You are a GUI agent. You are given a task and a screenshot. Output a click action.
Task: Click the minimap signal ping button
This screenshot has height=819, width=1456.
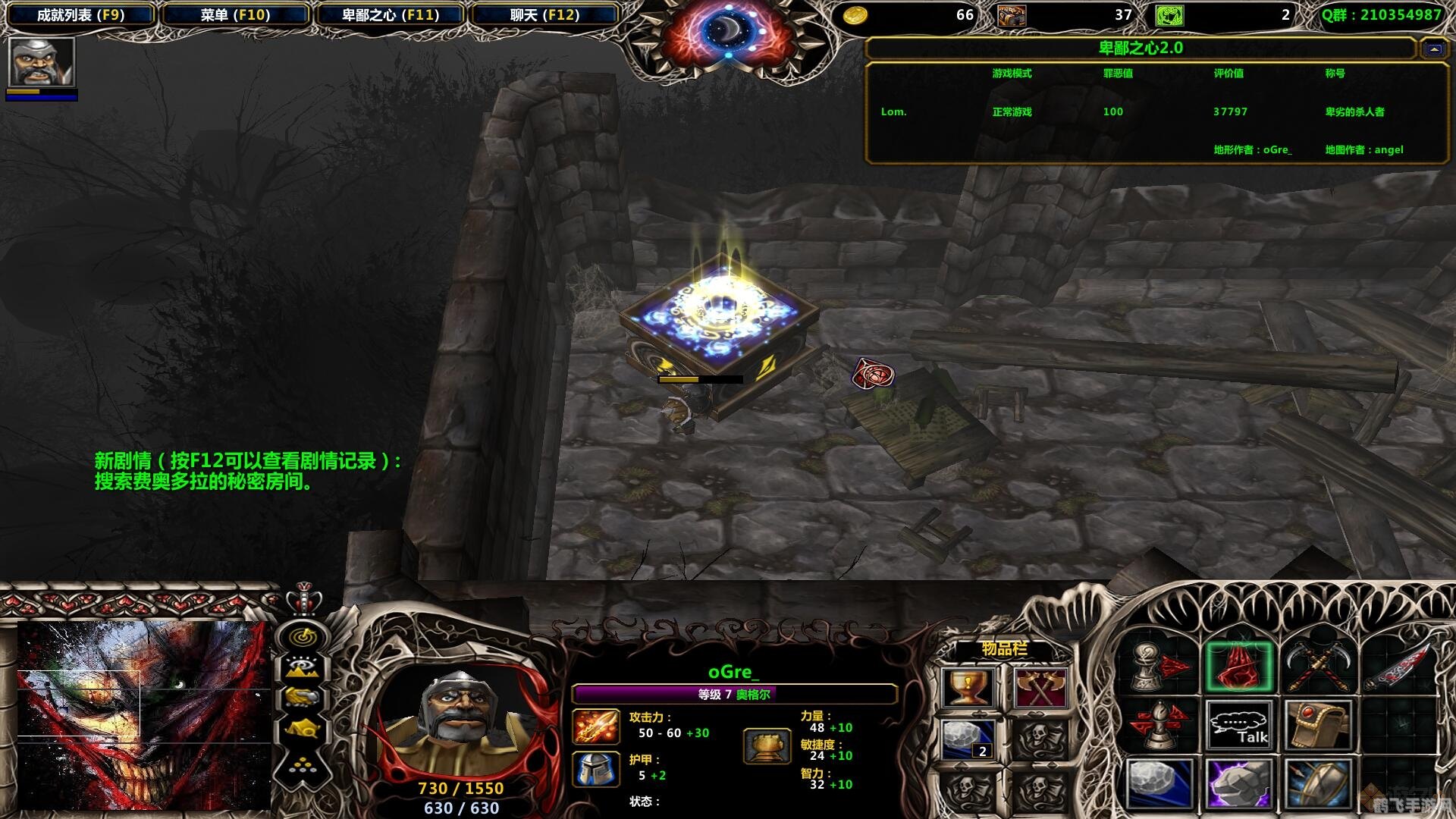click(302, 637)
